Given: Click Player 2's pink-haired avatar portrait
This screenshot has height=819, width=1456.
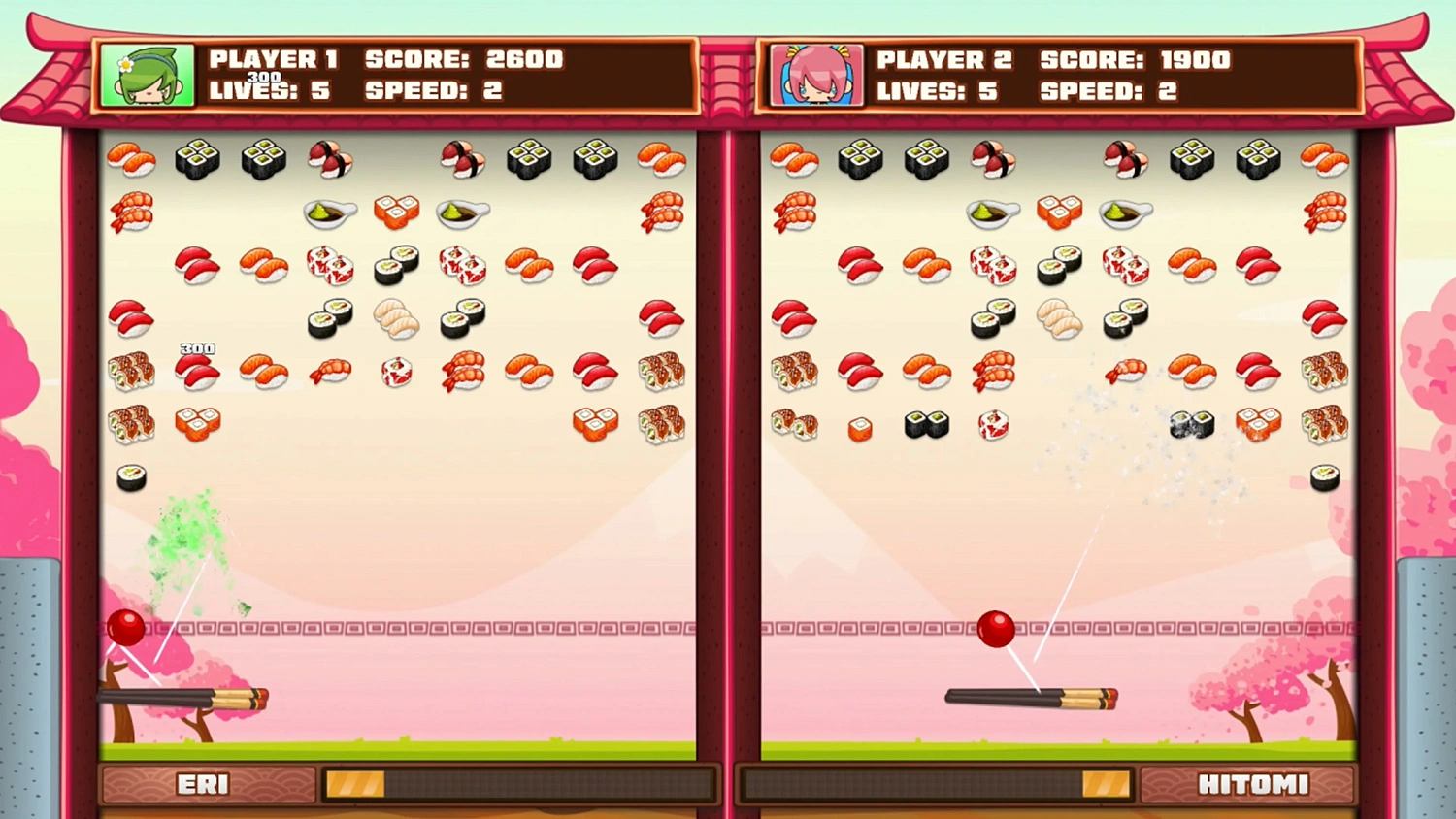Looking at the screenshot, I should click(815, 75).
